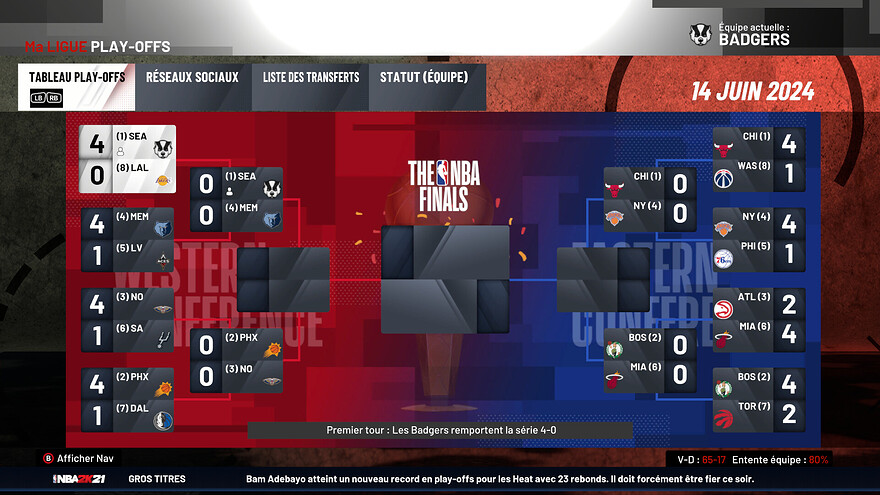
Task: View the SEA vs MEM semifinal matchup
Action: tap(237, 199)
